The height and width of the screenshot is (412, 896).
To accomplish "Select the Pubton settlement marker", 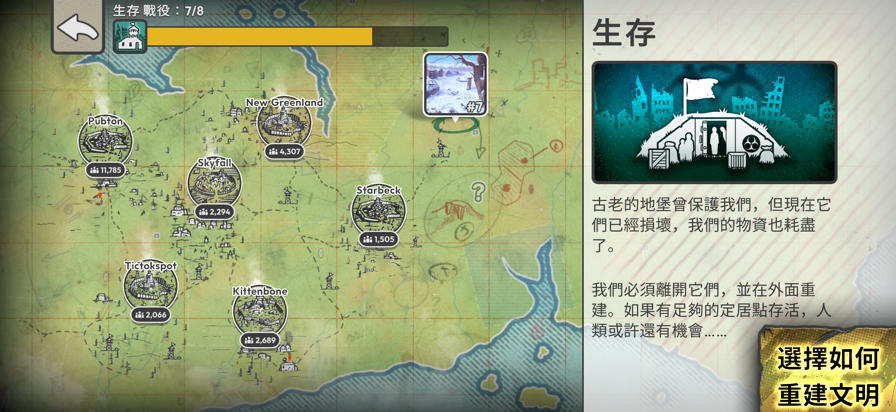I will pyautogui.click(x=106, y=143).
